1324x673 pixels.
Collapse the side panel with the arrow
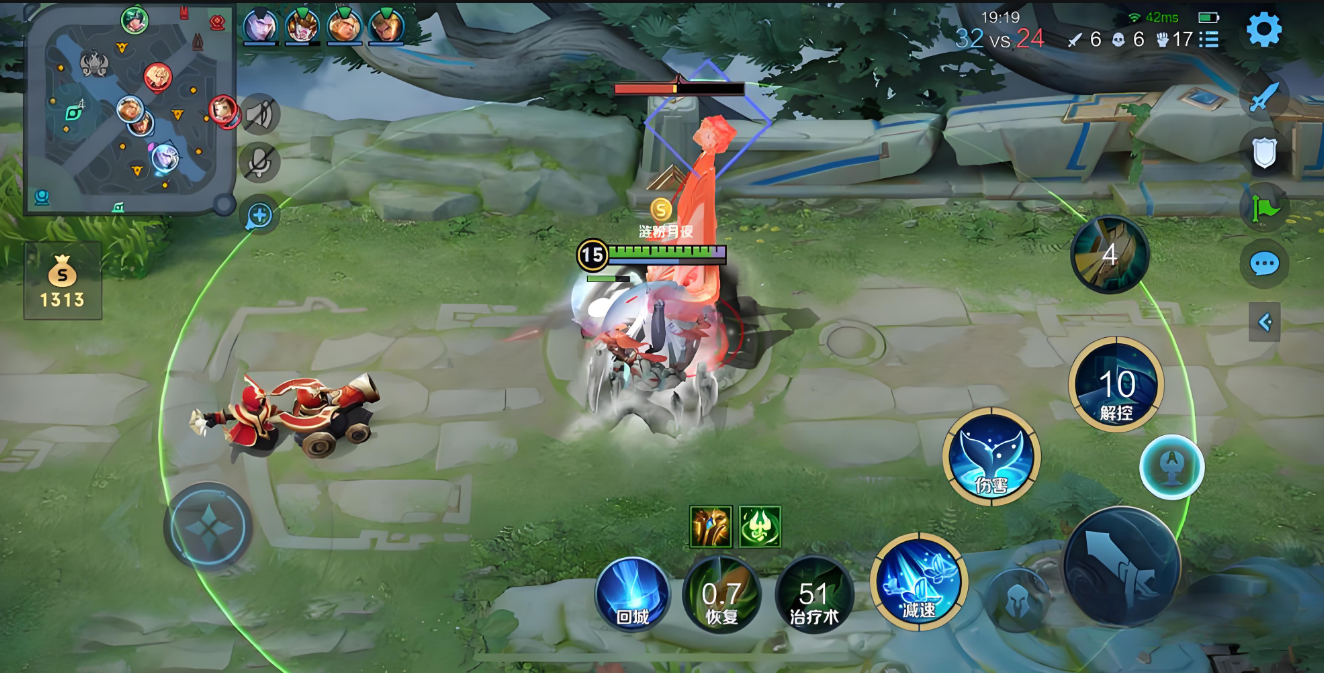tap(1264, 322)
